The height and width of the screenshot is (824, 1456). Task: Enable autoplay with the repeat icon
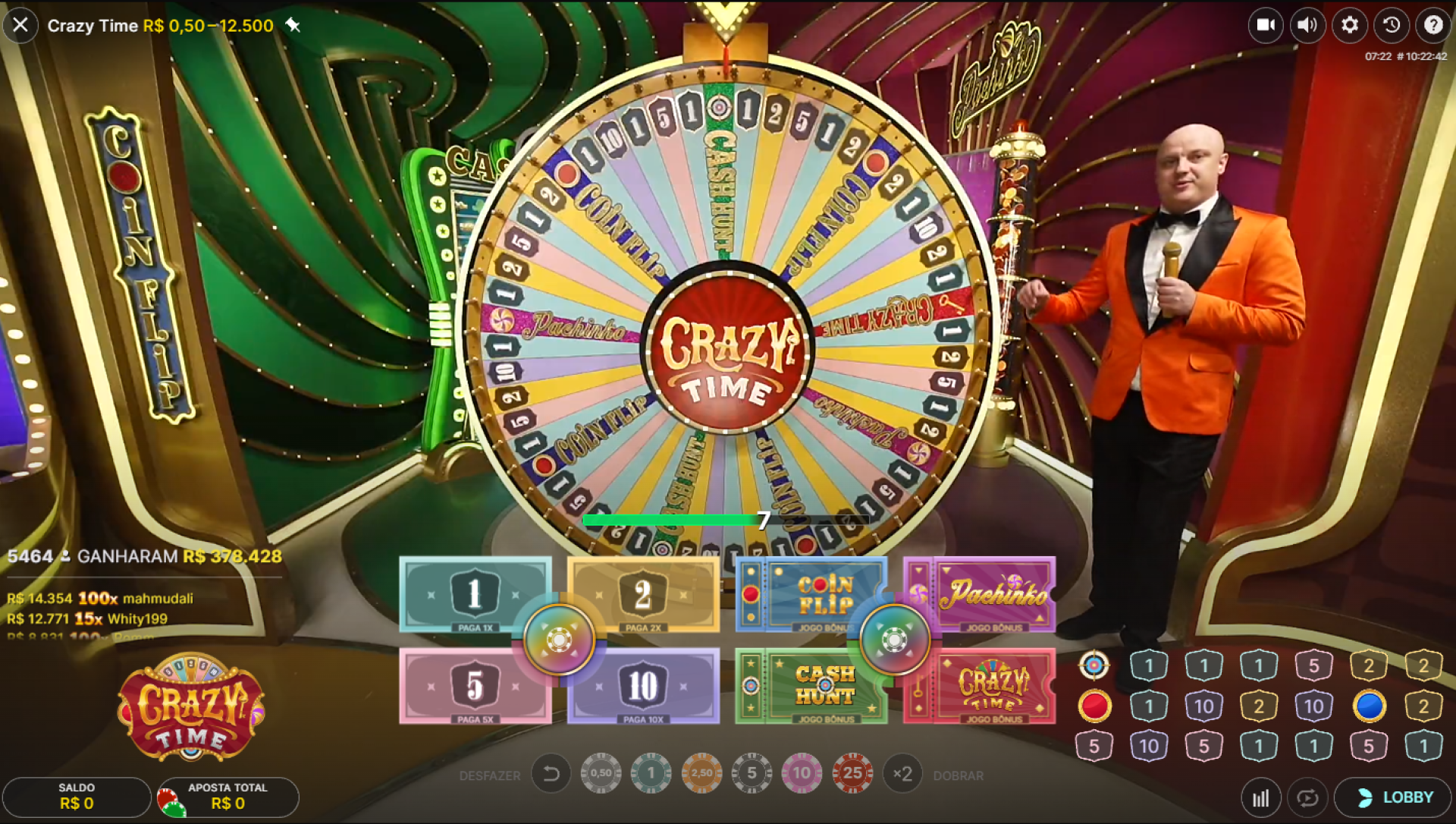pos(1307,797)
